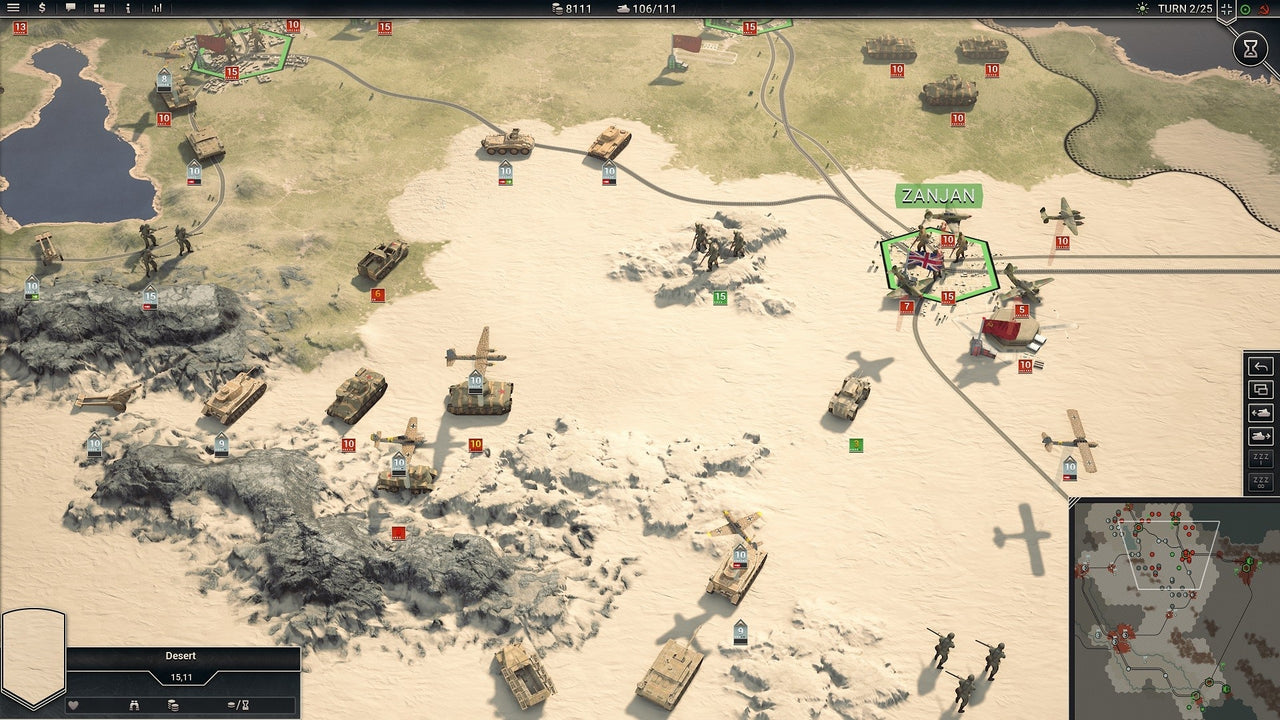Open scenario info via the info icon
Viewport: 1280px width, 720px height.
127,8
